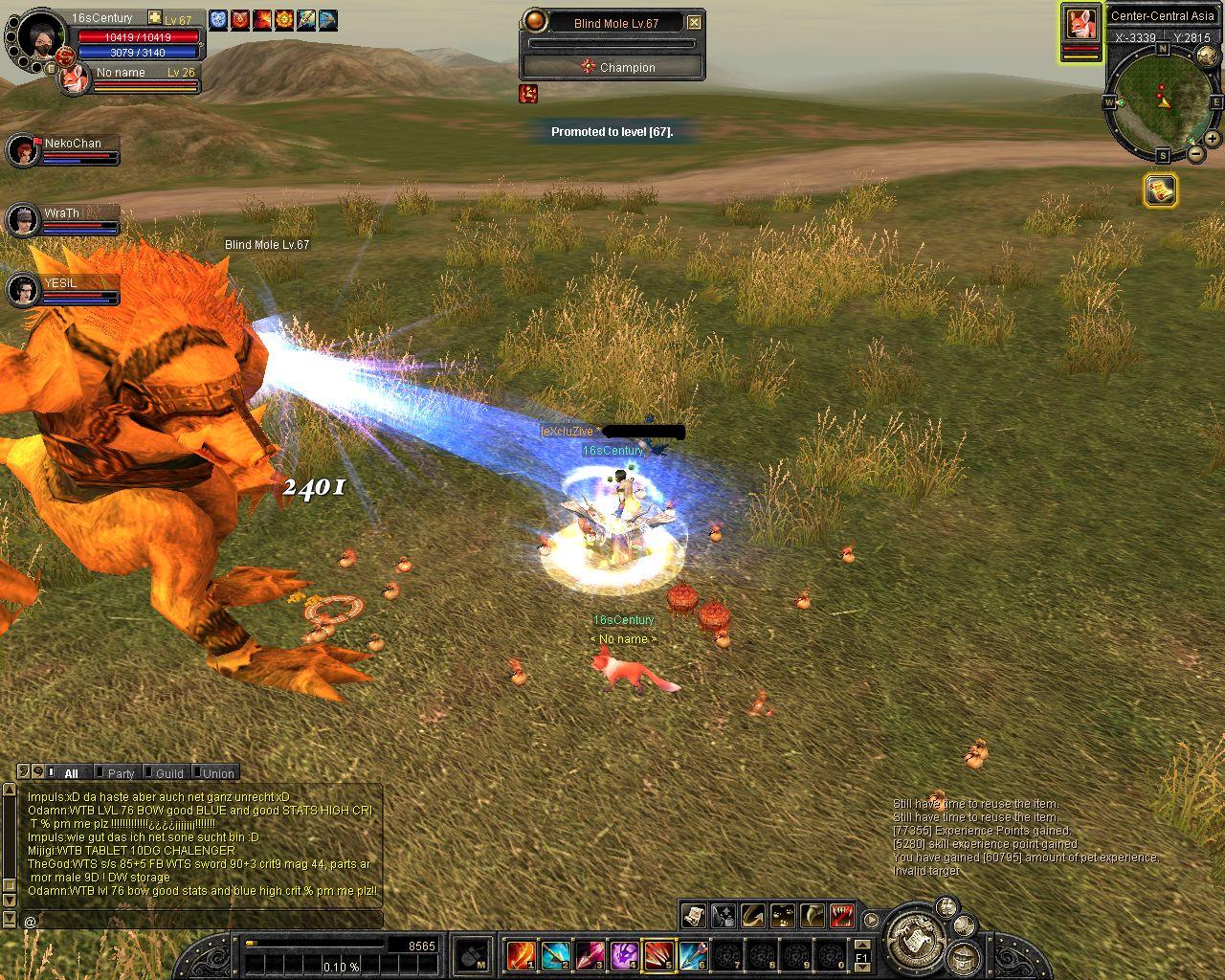The image size is (1225, 980).
Task: Click the player's stat point plus button
Action: point(155,18)
